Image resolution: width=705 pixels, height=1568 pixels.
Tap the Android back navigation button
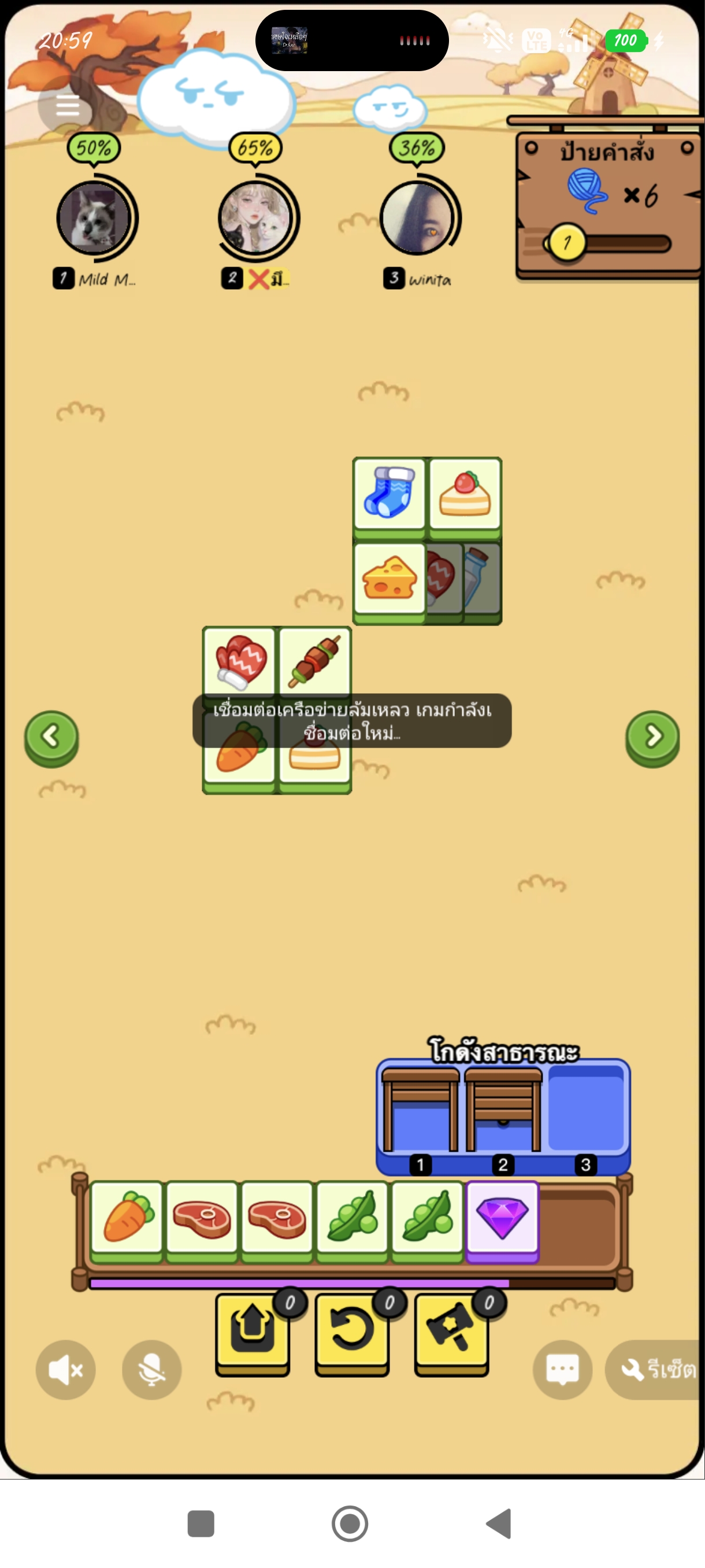499,1523
